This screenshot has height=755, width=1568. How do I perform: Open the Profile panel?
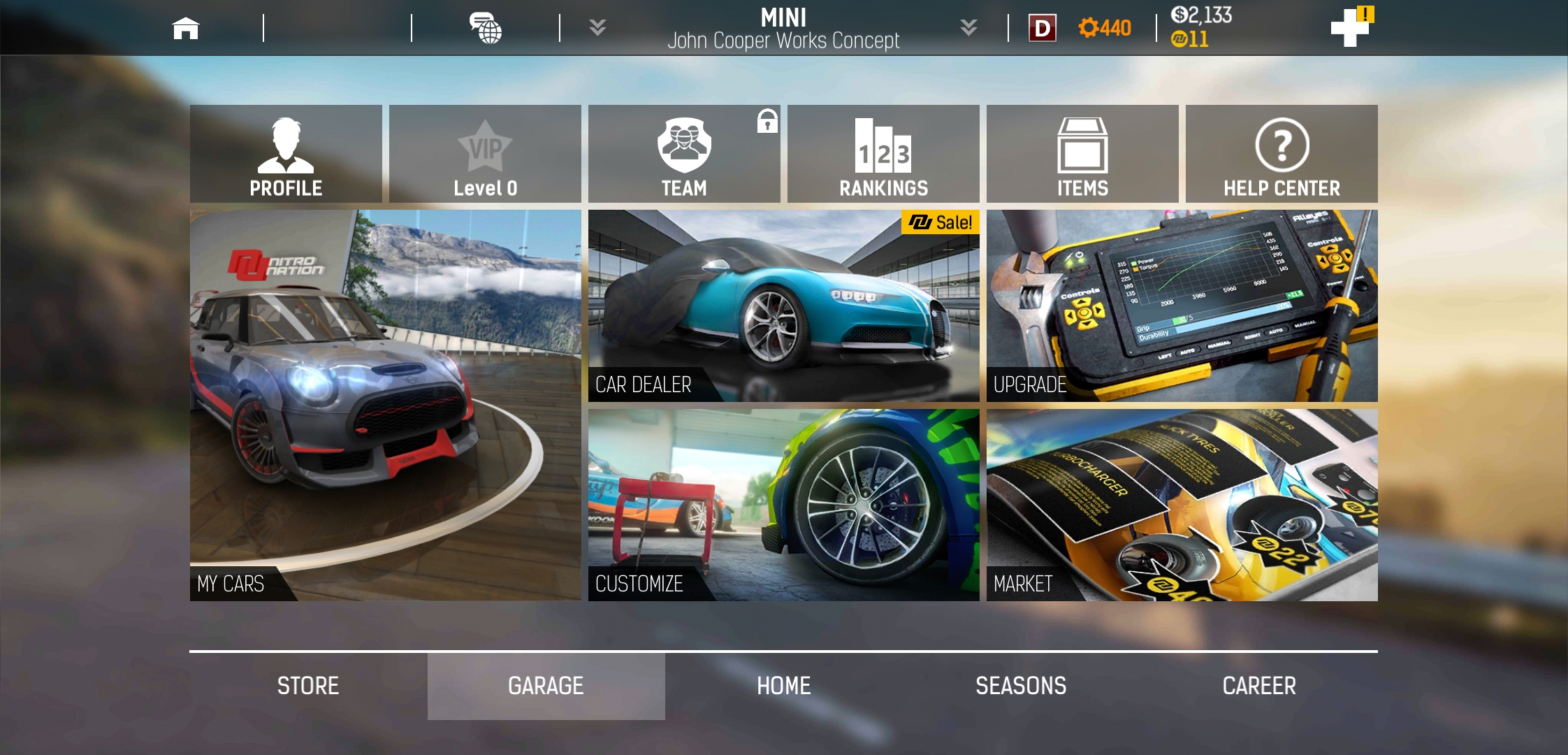pyautogui.click(x=286, y=154)
